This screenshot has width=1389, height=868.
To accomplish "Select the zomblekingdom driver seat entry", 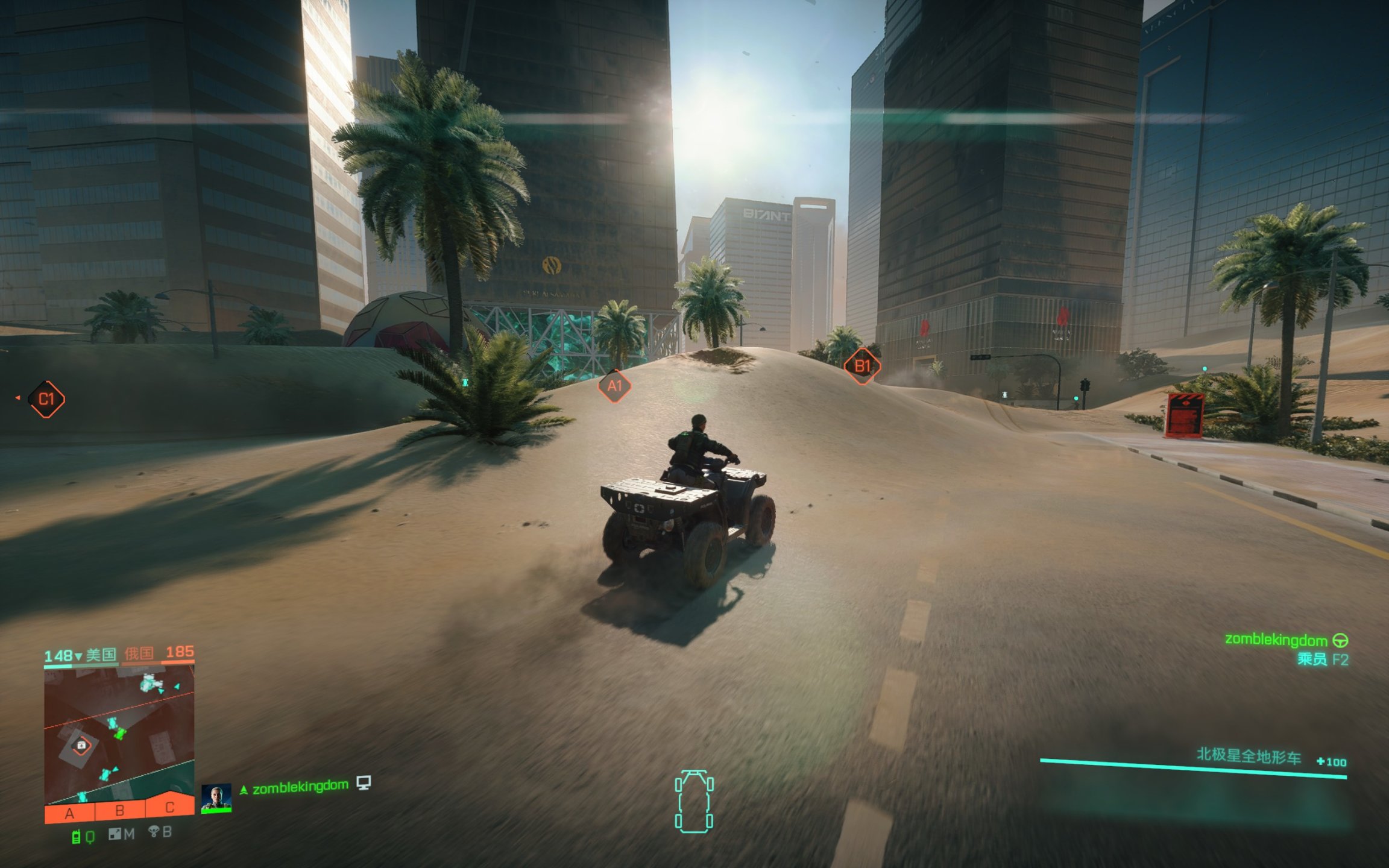I will (x=1276, y=640).
